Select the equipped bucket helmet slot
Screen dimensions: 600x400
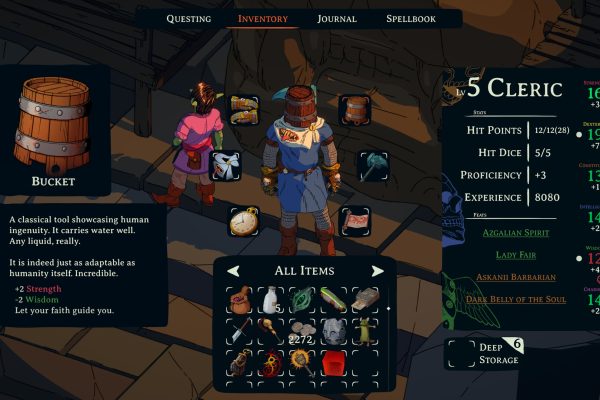tap(355, 109)
